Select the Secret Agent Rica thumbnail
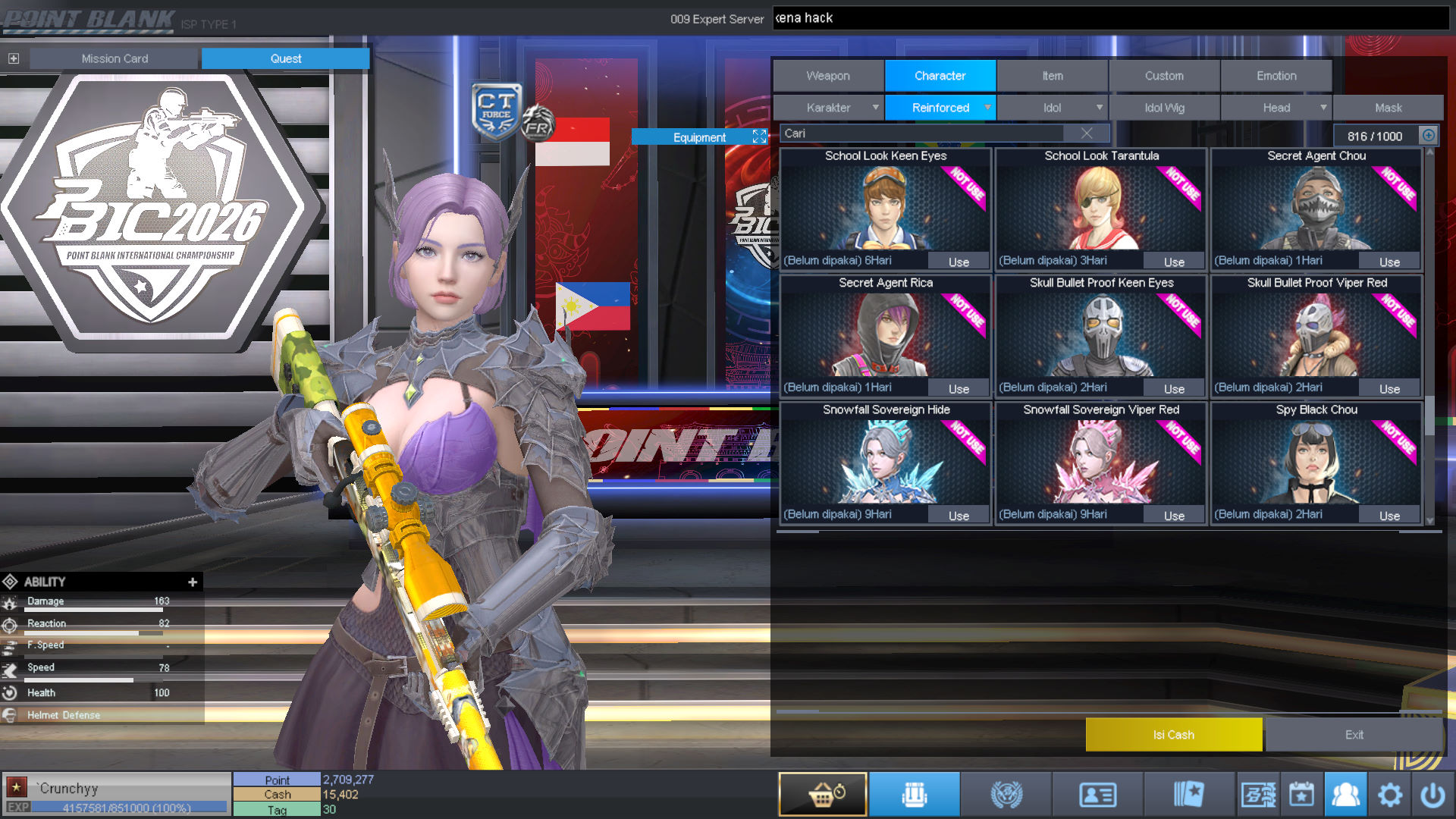The image size is (1456, 819). (885, 334)
